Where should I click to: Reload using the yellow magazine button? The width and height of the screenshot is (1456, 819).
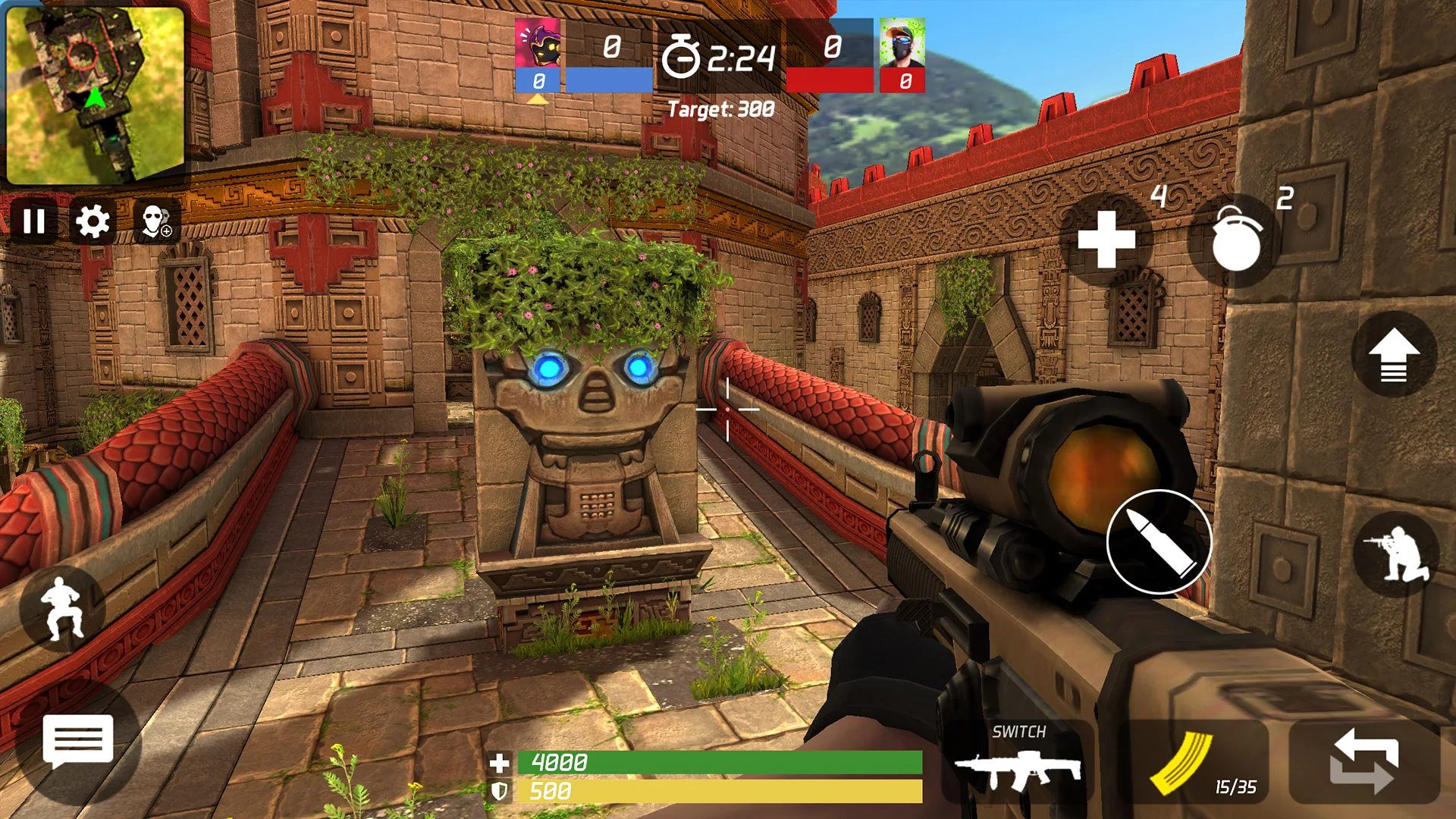(x=1194, y=764)
